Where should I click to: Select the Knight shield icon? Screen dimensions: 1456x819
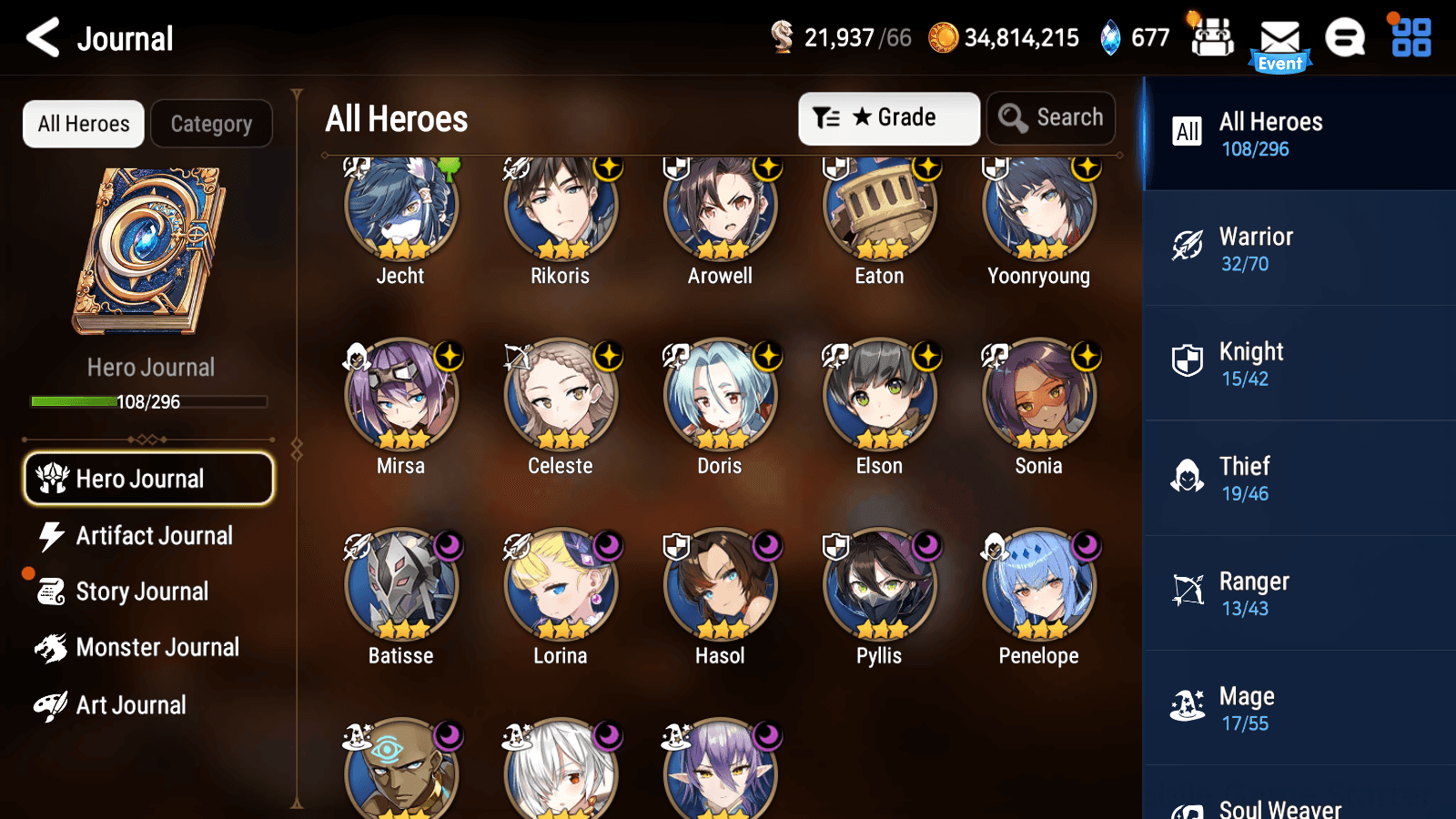[x=1187, y=361]
